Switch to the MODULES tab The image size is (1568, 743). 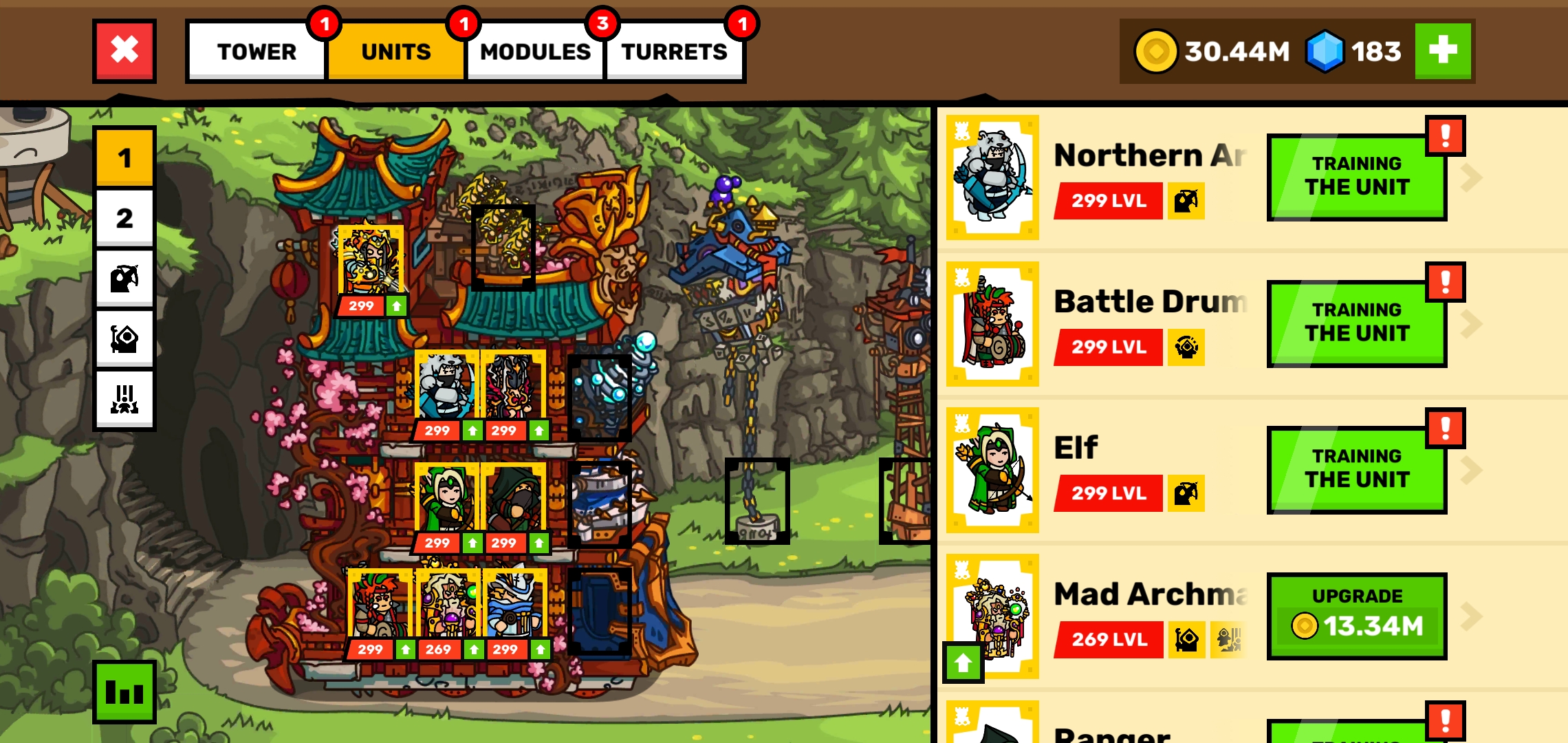(535, 51)
